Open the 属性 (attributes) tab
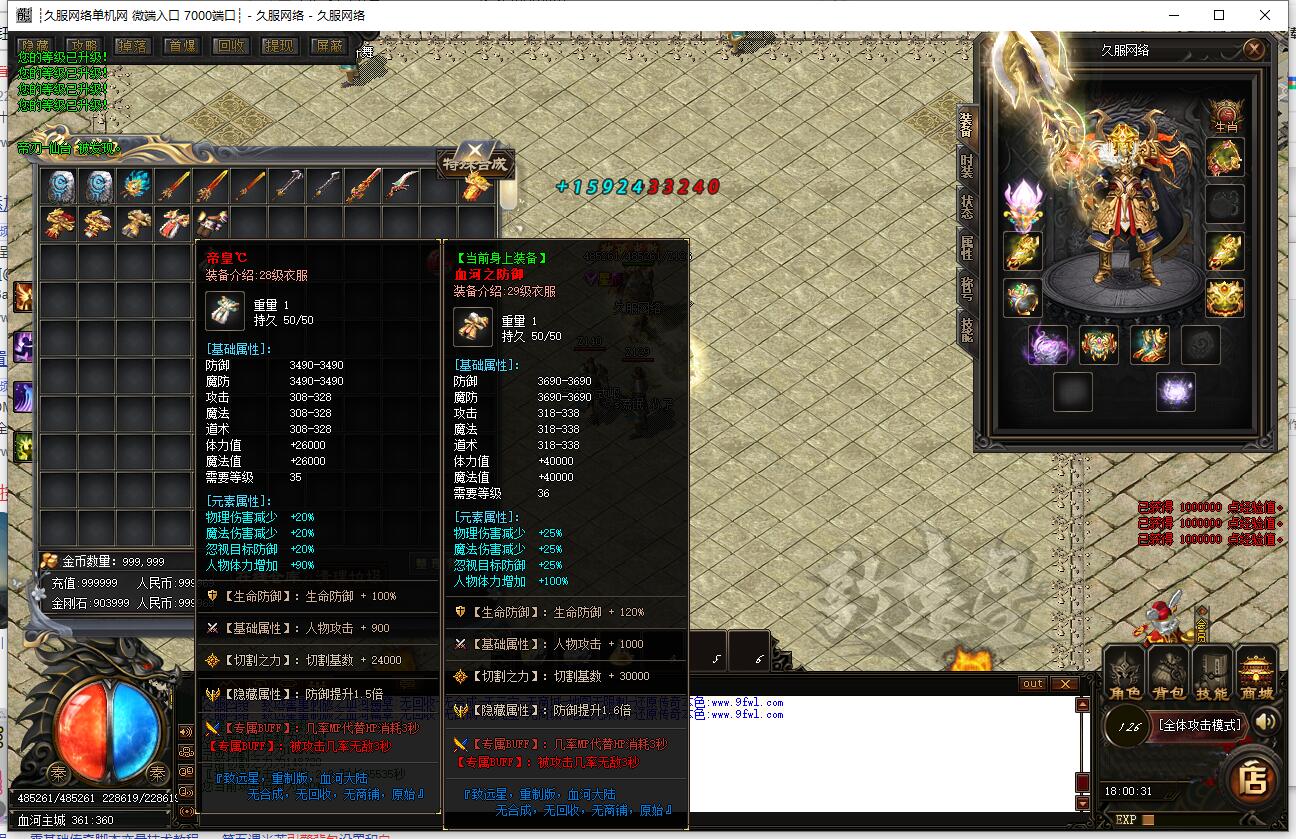This screenshot has height=839, width=1296. coord(966,246)
